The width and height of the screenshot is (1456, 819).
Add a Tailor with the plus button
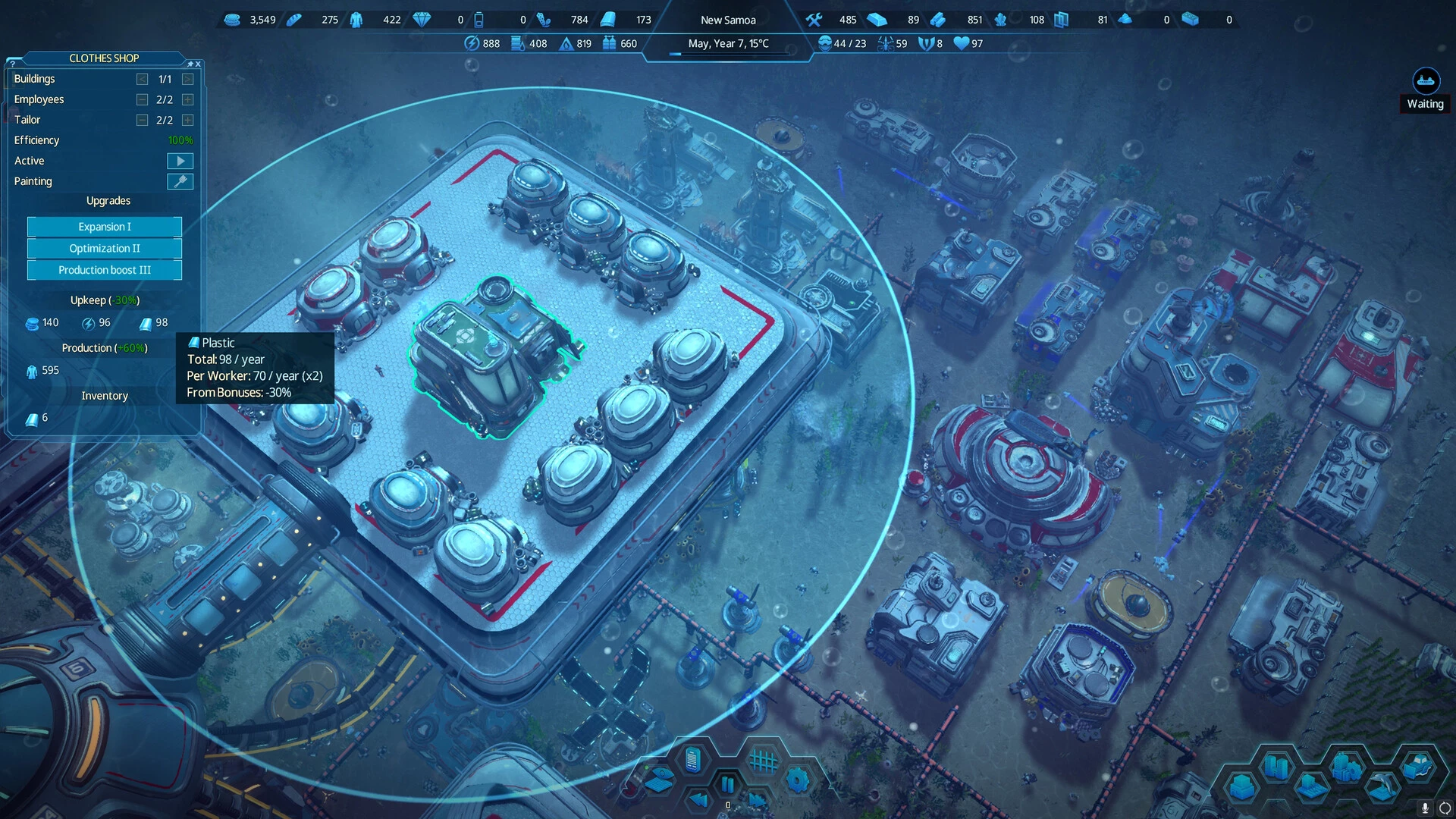(187, 120)
